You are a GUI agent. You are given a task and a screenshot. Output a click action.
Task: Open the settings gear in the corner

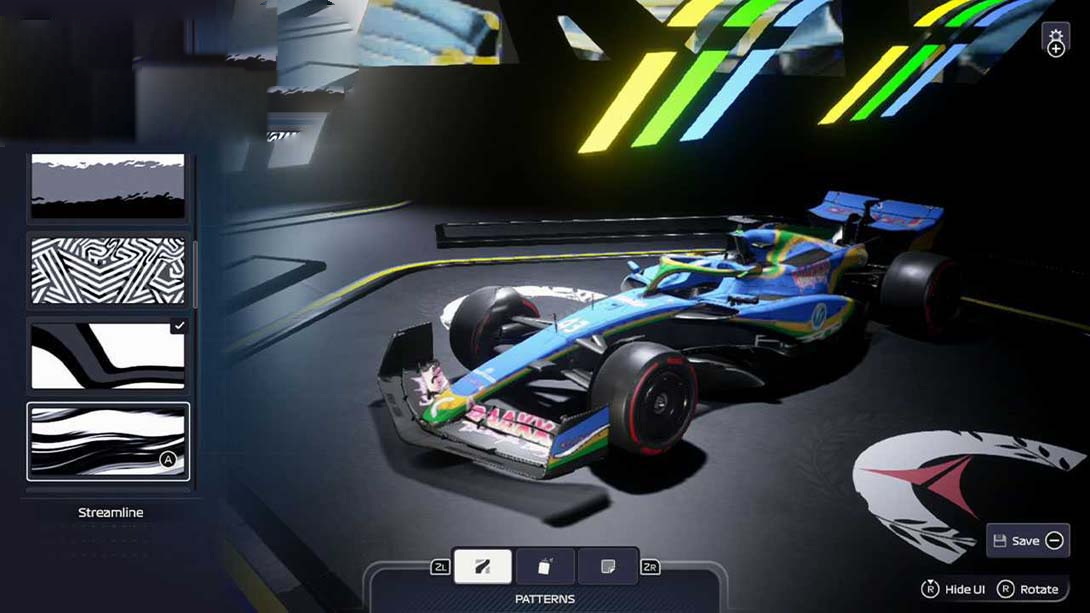click(x=1055, y=40)
